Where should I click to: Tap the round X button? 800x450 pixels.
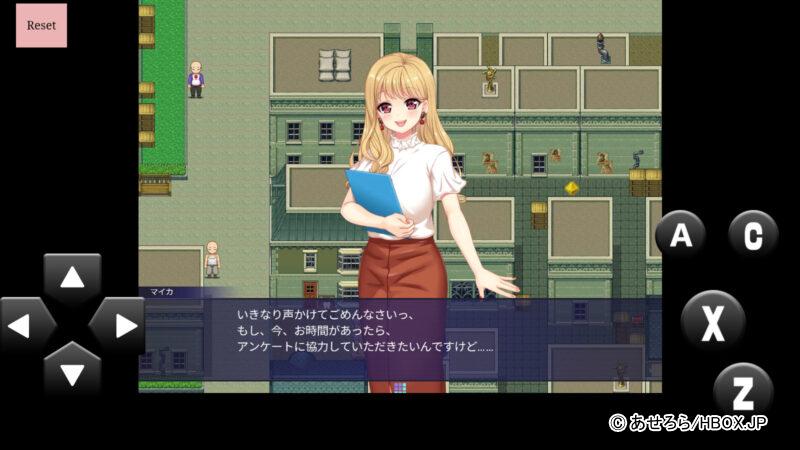712,321
